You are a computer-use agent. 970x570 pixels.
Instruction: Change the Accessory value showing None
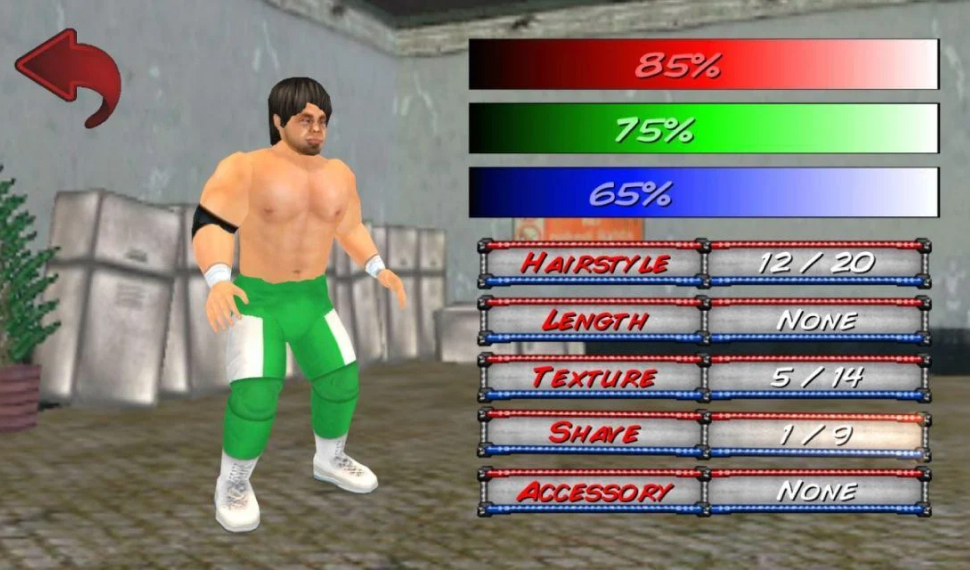click(817, 491)
